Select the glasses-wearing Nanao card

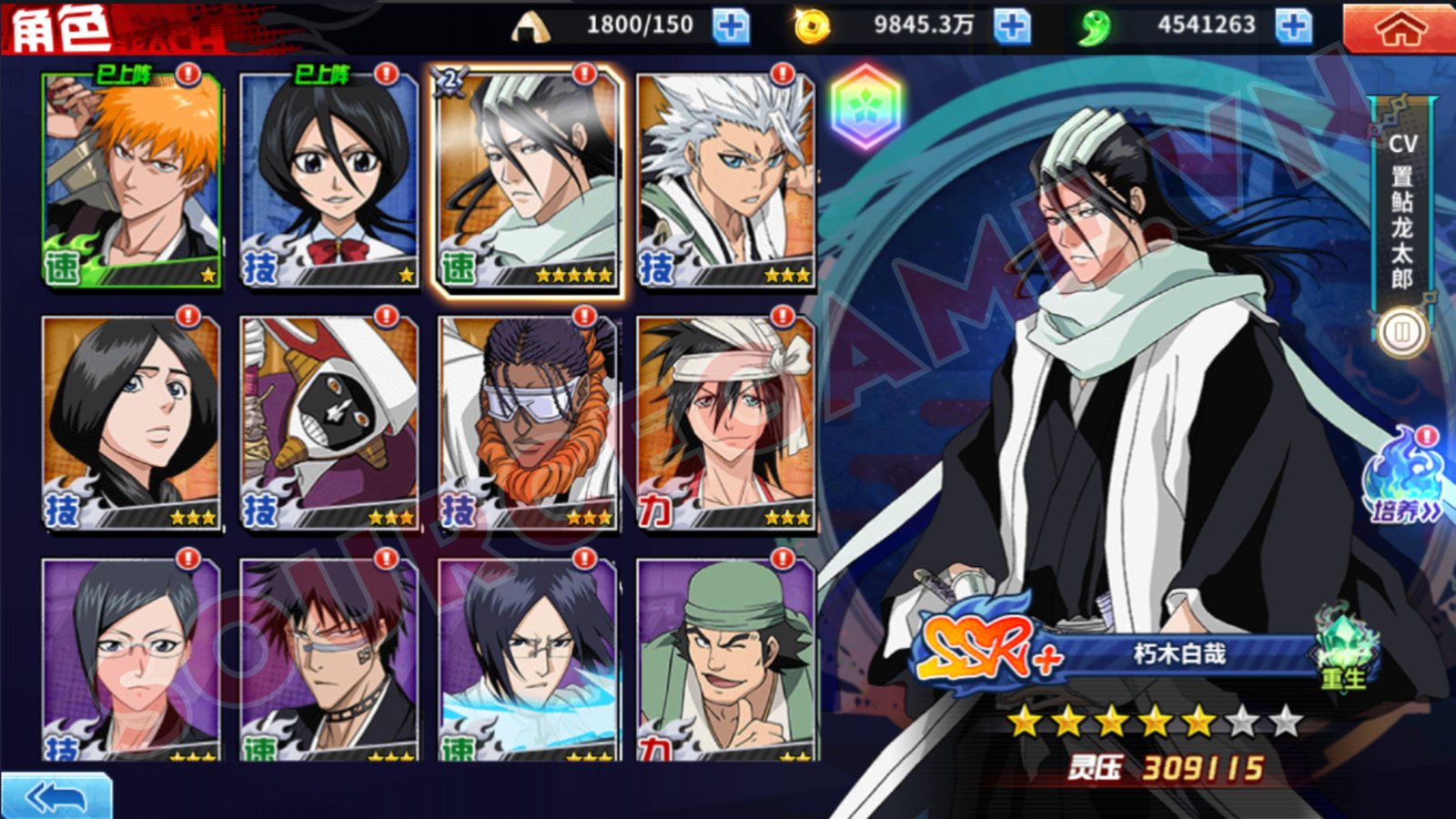132,660
